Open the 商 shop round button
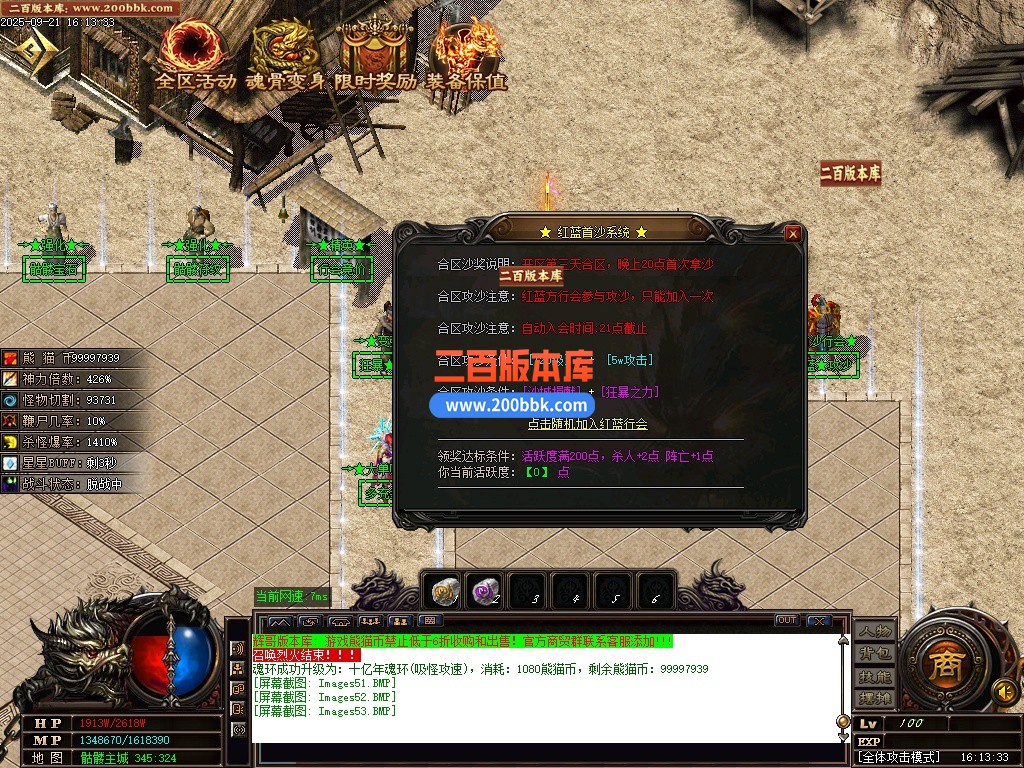Image resolution: width=1024 pixels, height=768 pixels. pyautogui.click(x=944, y=666)
